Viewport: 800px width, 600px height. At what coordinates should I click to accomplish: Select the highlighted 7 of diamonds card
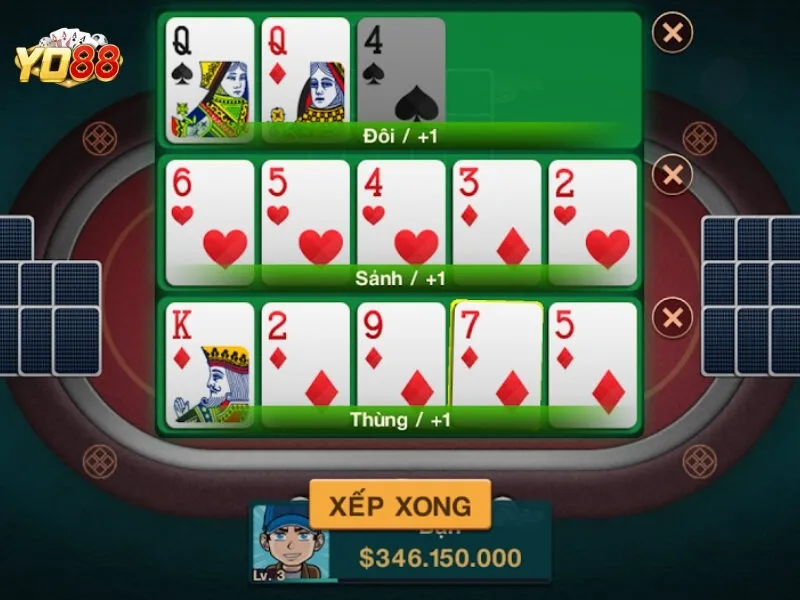click(497, 360)
